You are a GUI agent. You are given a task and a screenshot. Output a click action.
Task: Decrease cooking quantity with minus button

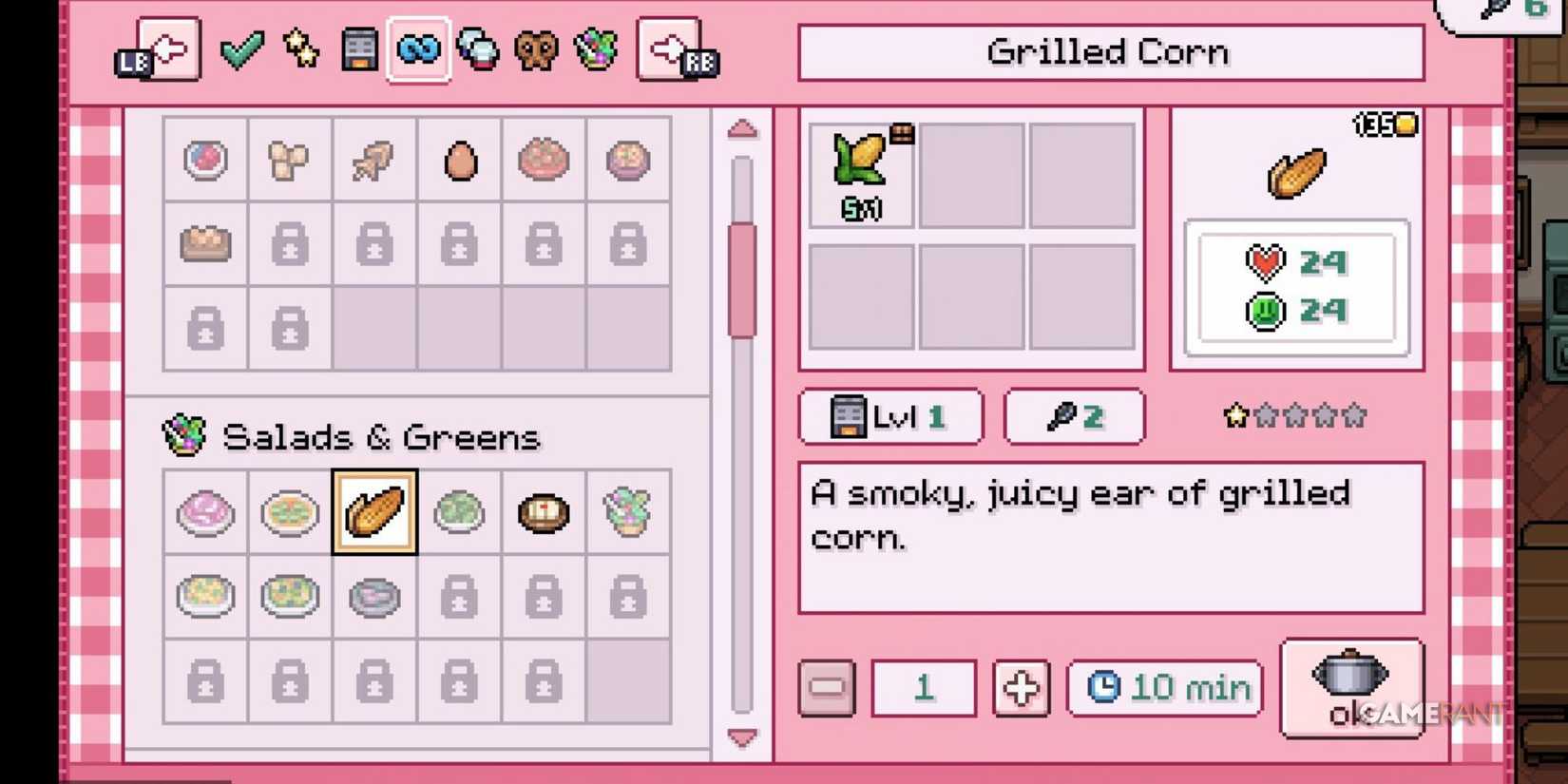pos(826,687)
